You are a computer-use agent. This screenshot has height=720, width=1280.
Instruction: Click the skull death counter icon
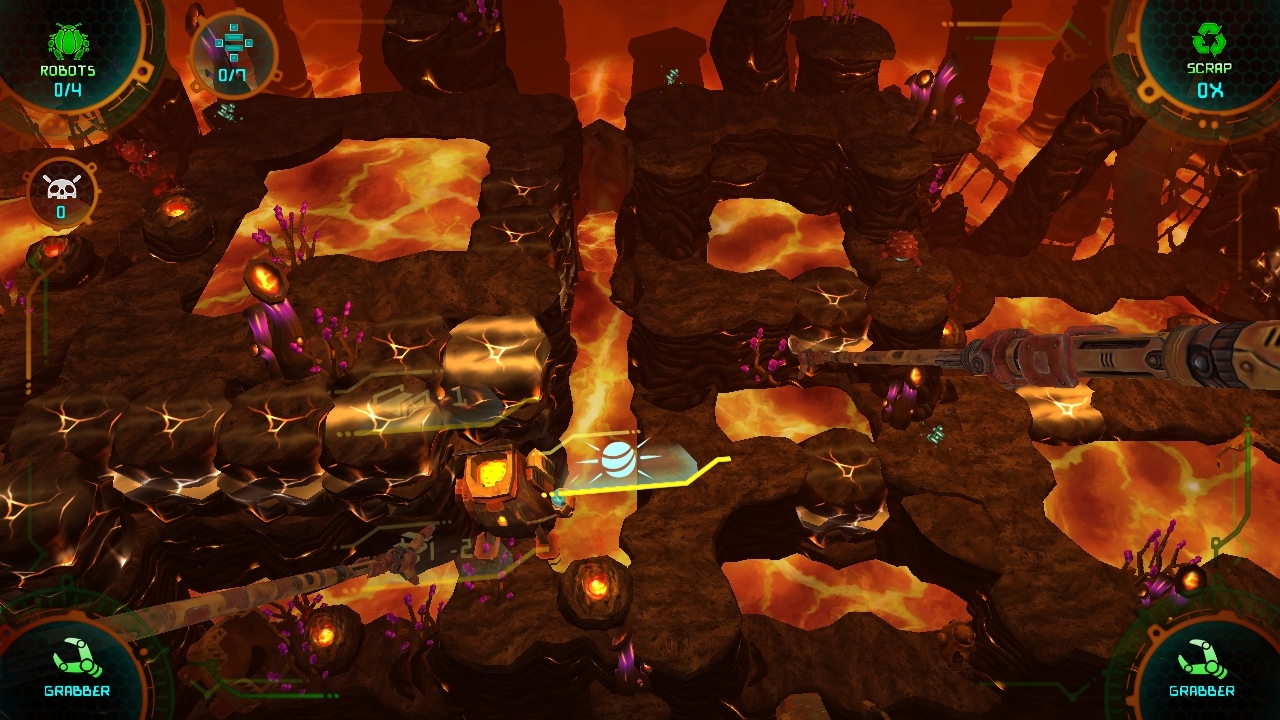60,187
